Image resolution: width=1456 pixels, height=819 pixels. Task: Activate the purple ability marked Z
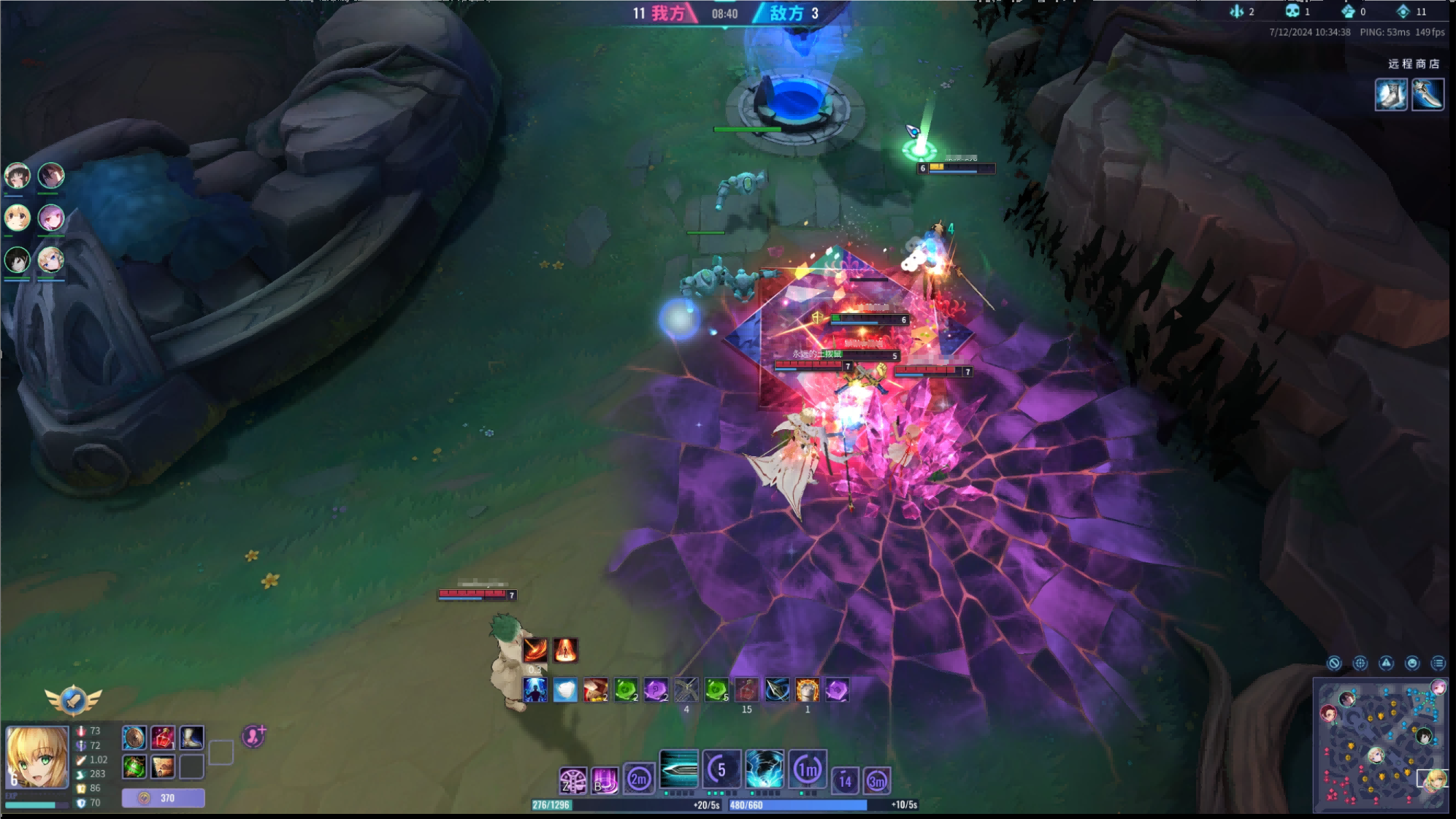[x=573, y=780]
